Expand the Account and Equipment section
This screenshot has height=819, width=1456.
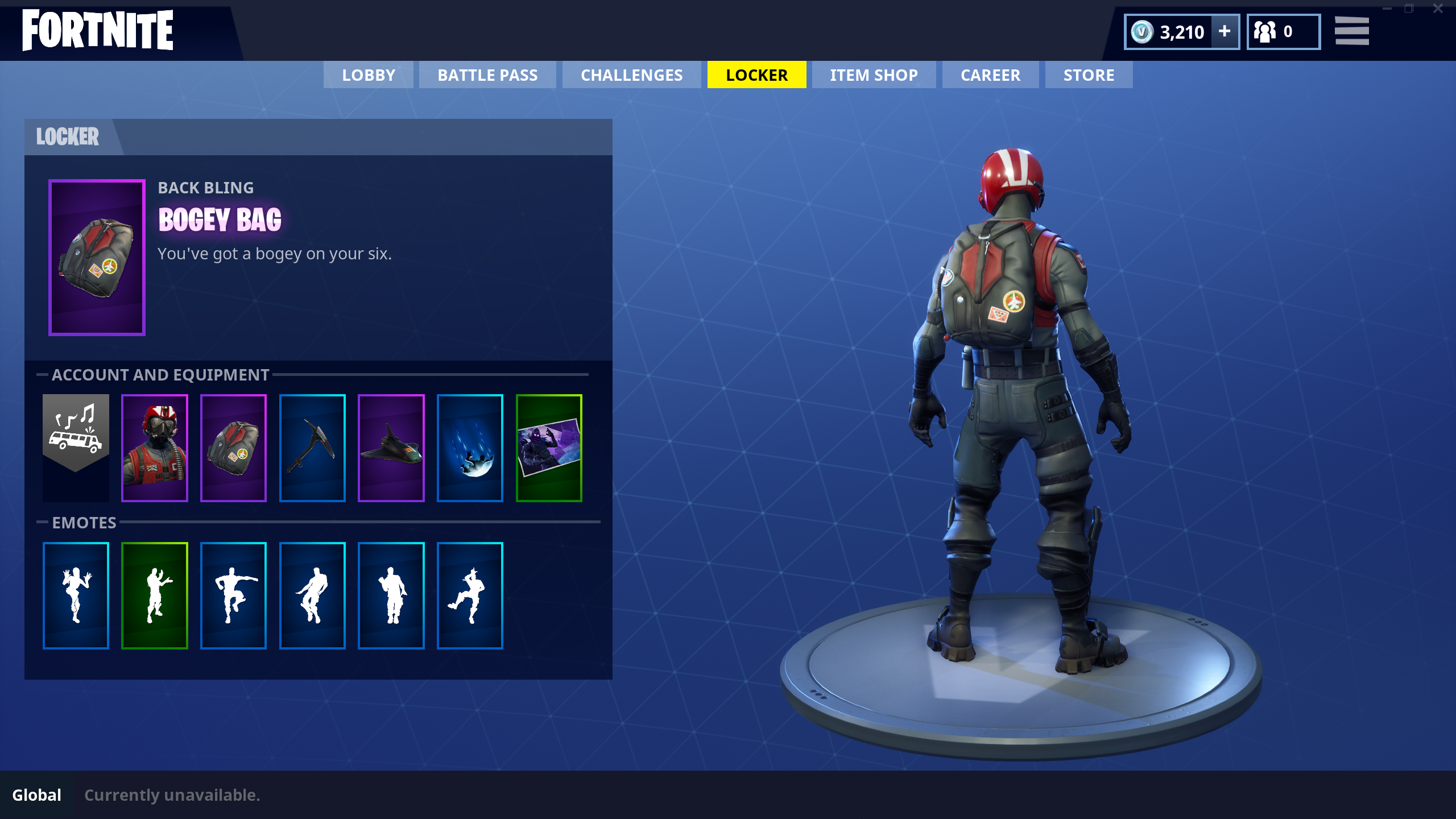[x=160, y=375]
